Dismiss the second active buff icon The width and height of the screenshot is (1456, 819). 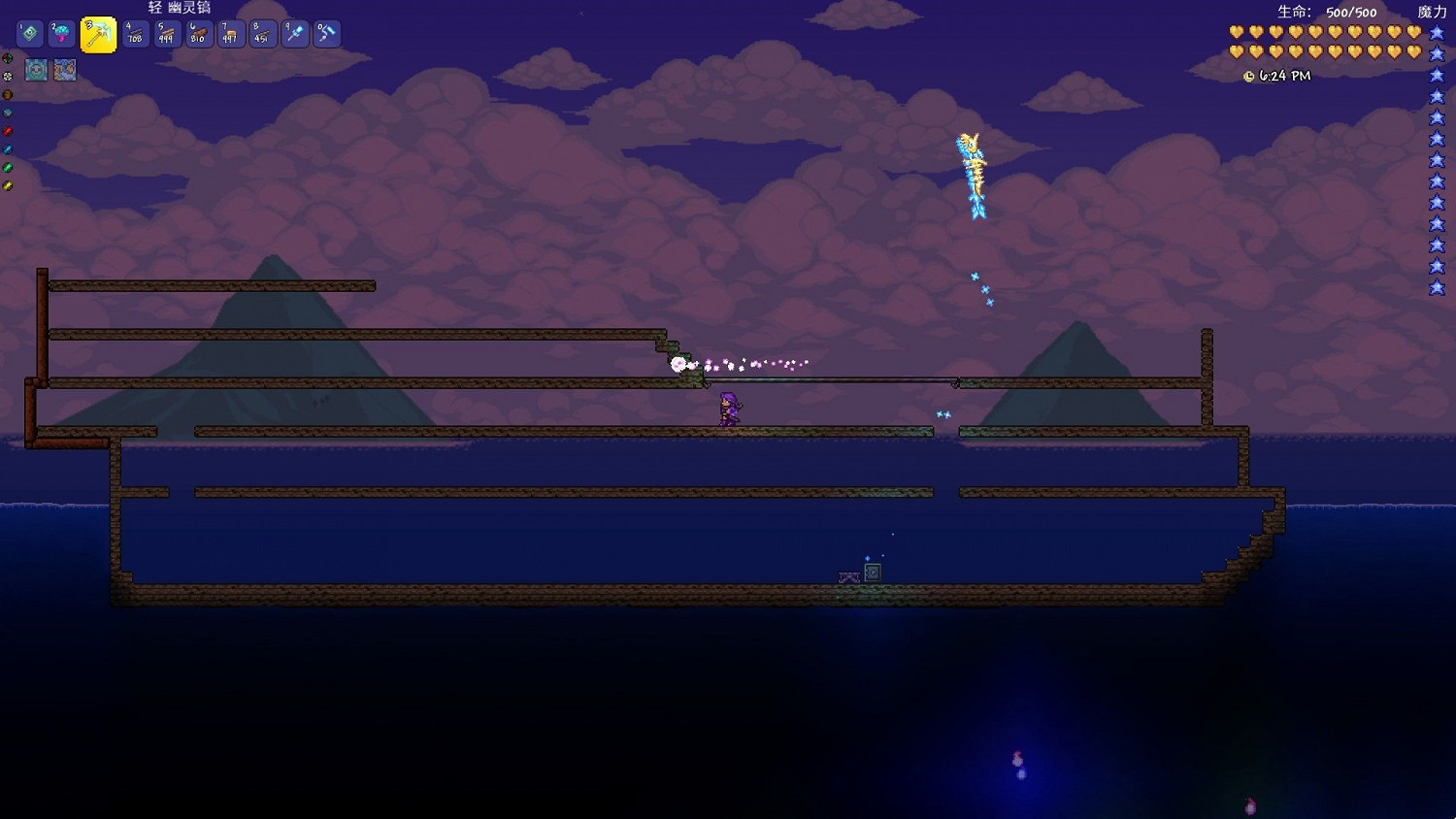(65, 69)
